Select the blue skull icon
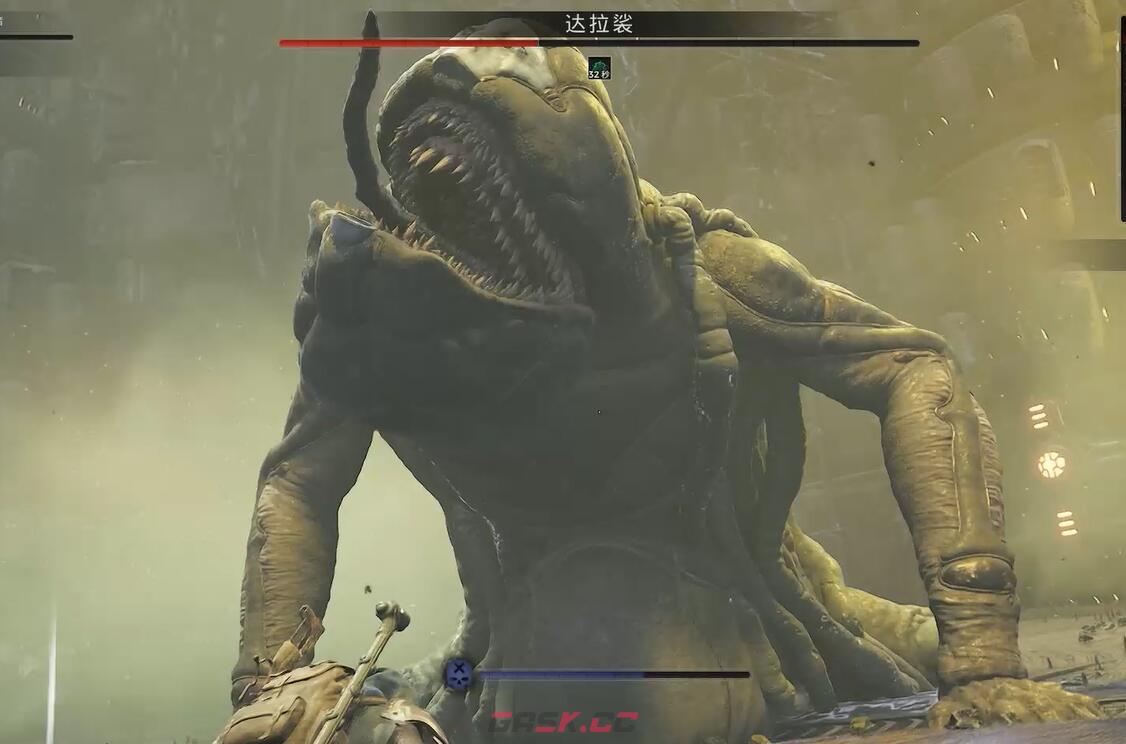 point(459,674)
